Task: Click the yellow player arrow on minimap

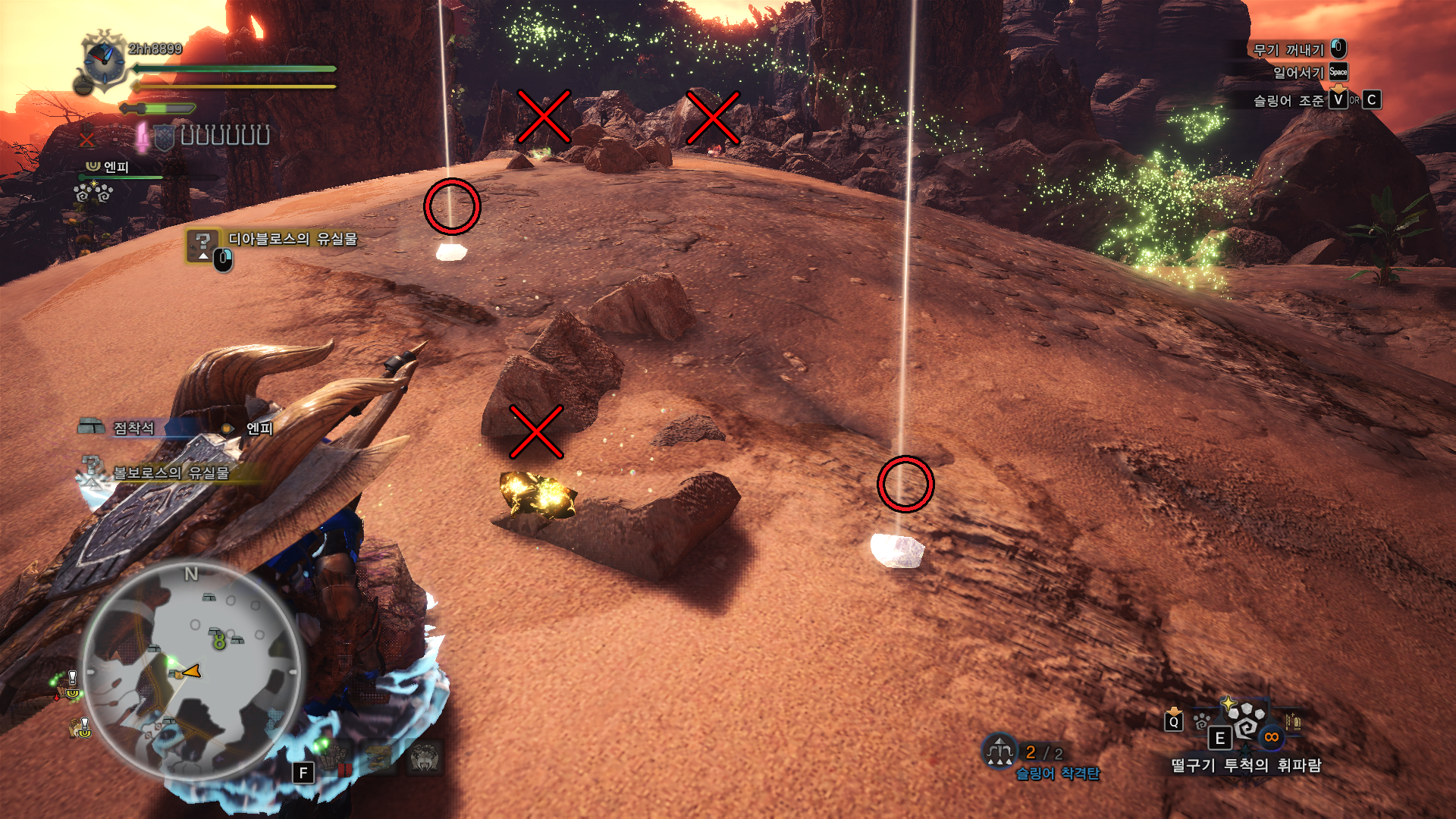Action: point(192,671)
